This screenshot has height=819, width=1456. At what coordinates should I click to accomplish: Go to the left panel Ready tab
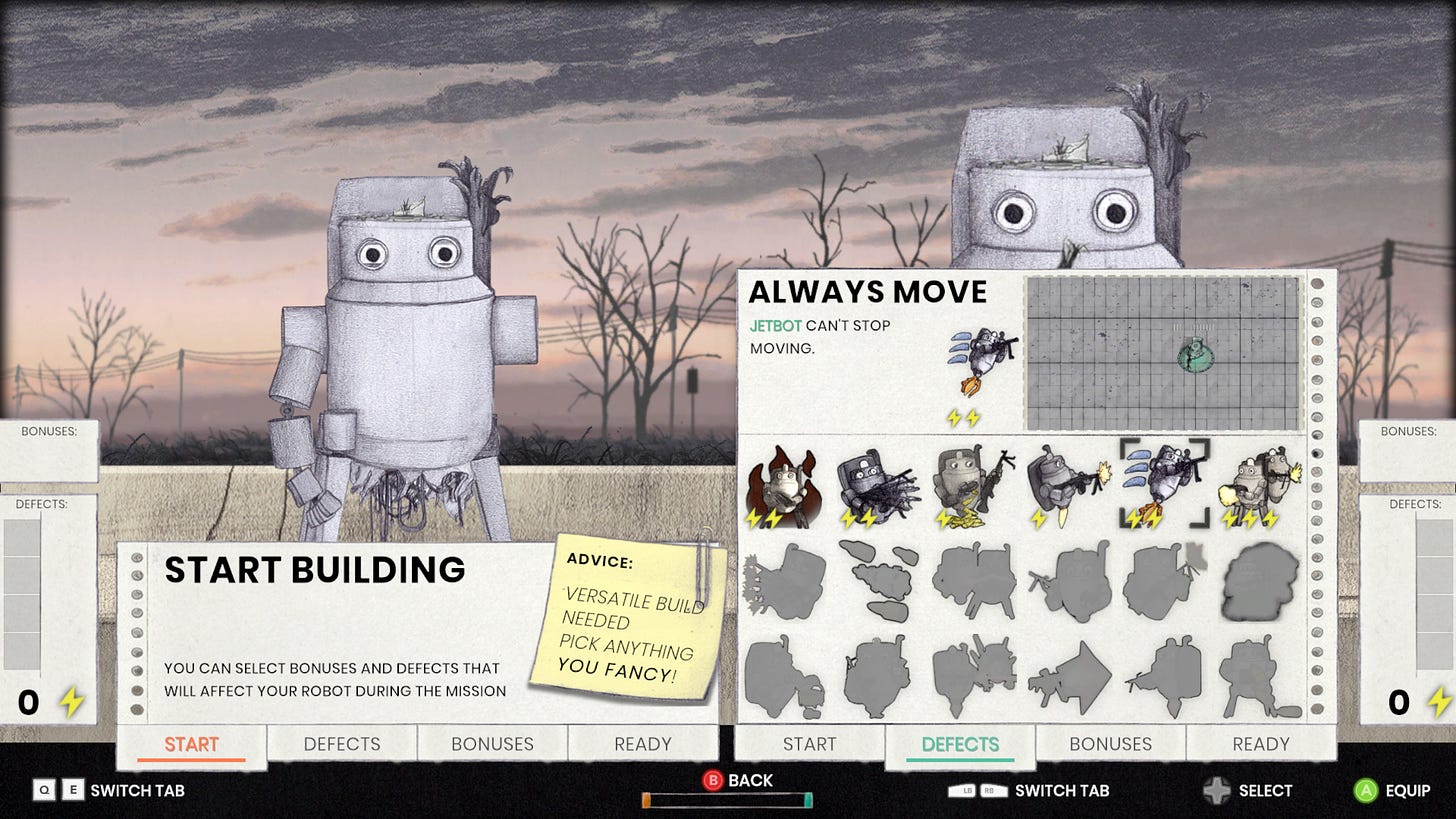(x=643, y=744)
